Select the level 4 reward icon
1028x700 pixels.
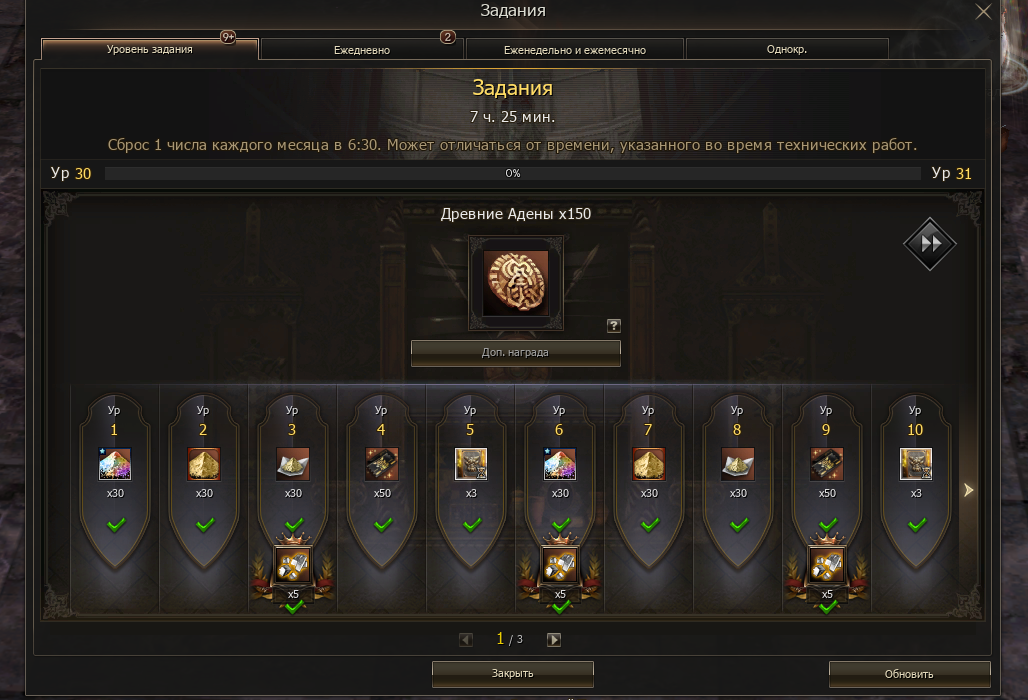[x=381, y=464]
